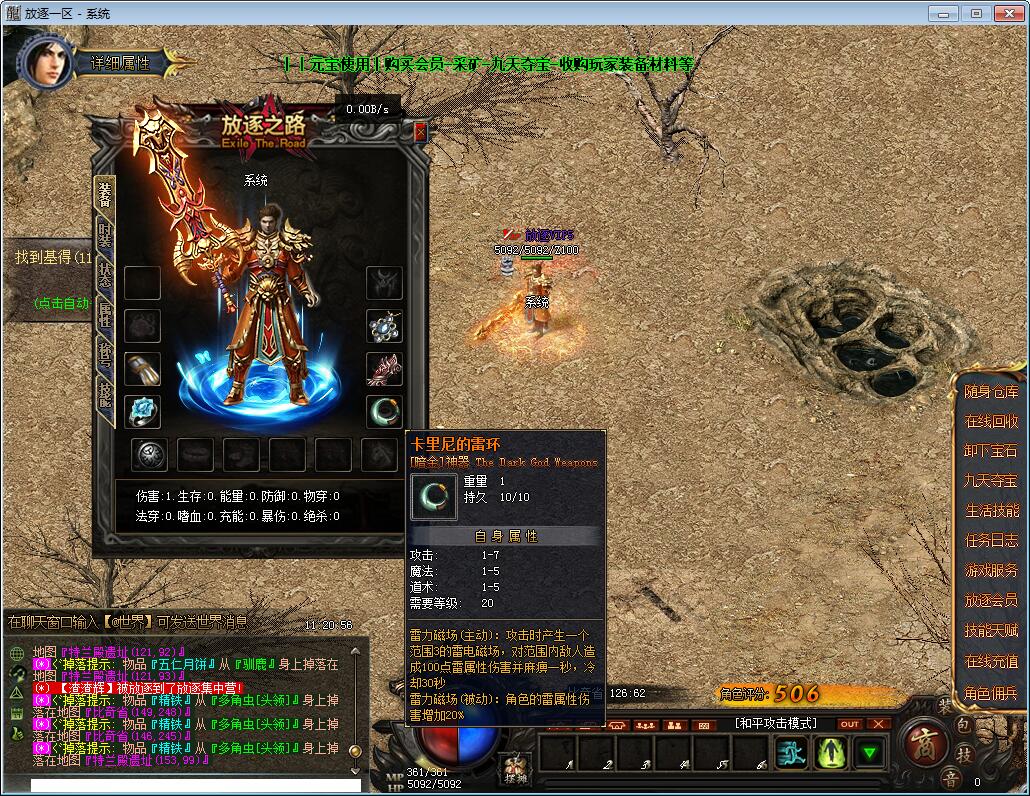Screen dimensions: 1030x796
Task: Open 角色佣兵 menu entry
Action: (991, 692)
